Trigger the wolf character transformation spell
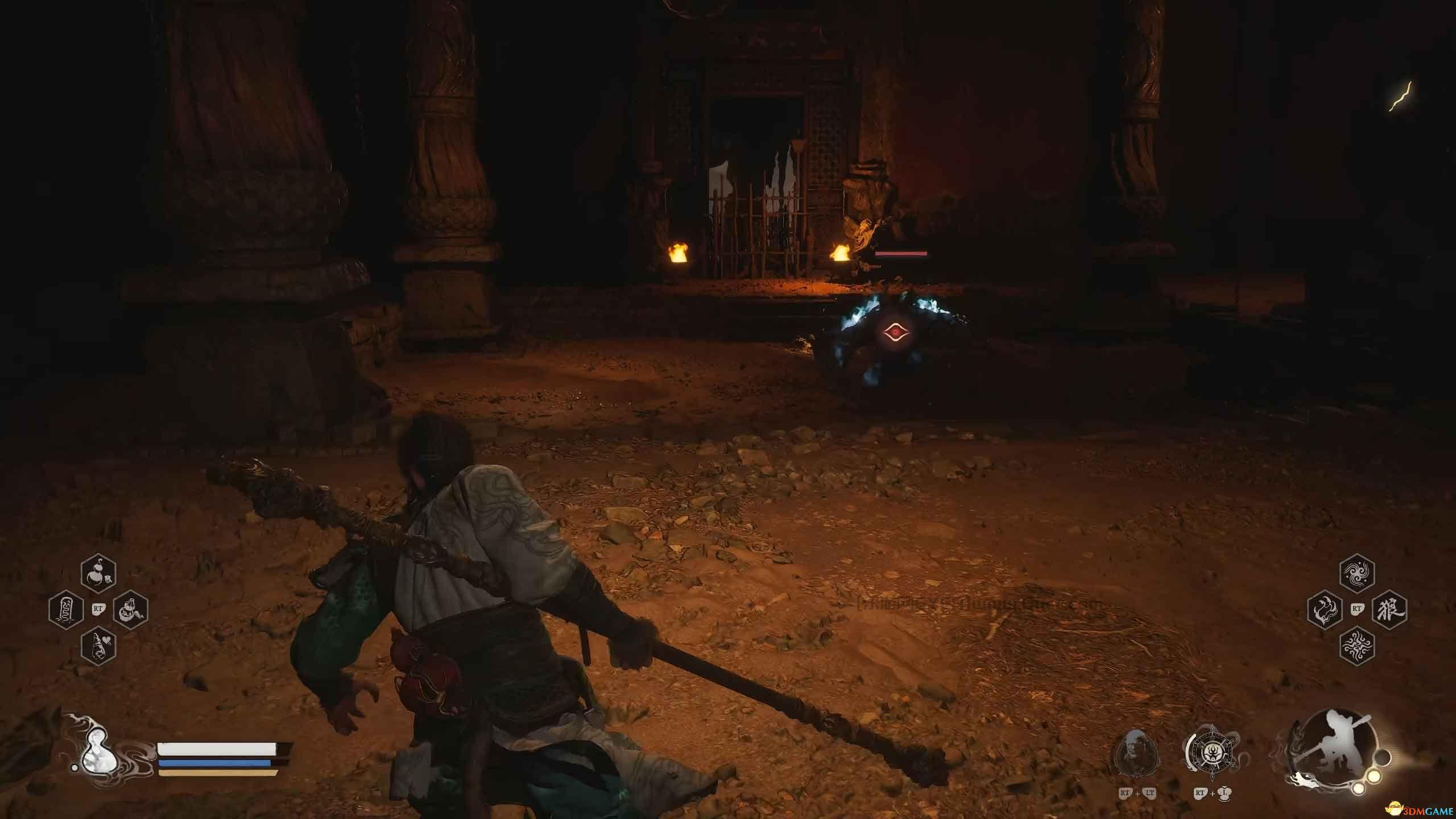 (x=1389, y=610)
